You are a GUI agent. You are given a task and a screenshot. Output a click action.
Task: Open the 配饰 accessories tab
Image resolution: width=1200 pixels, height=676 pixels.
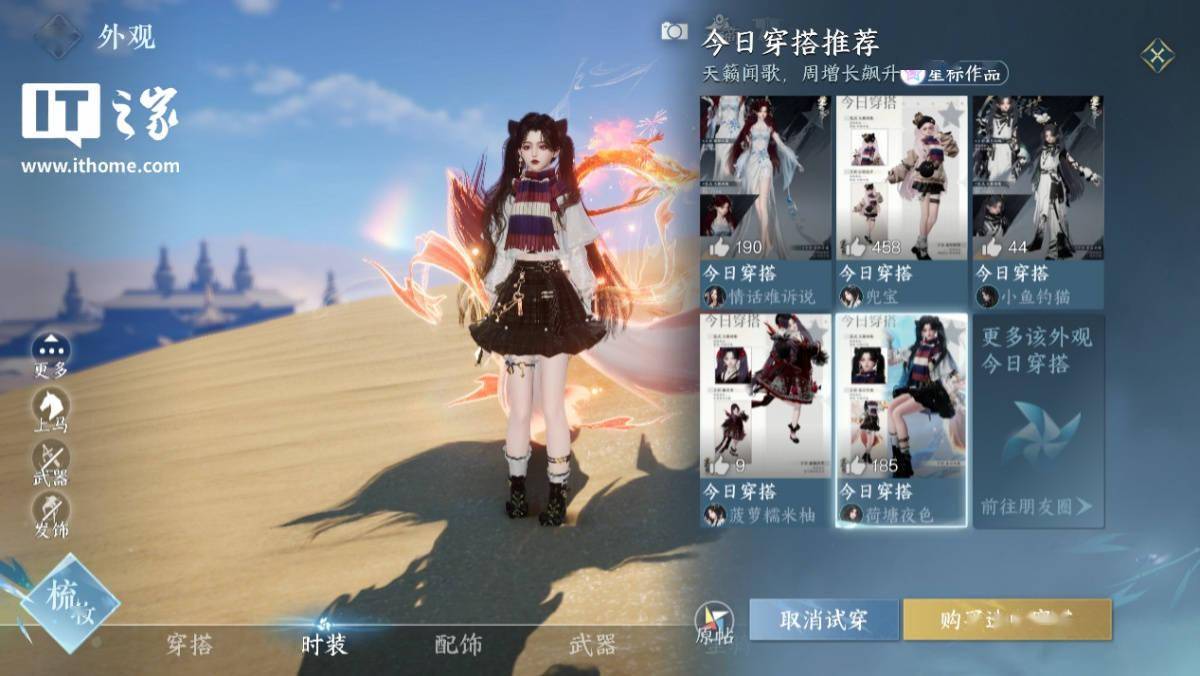tap(458, 645)
